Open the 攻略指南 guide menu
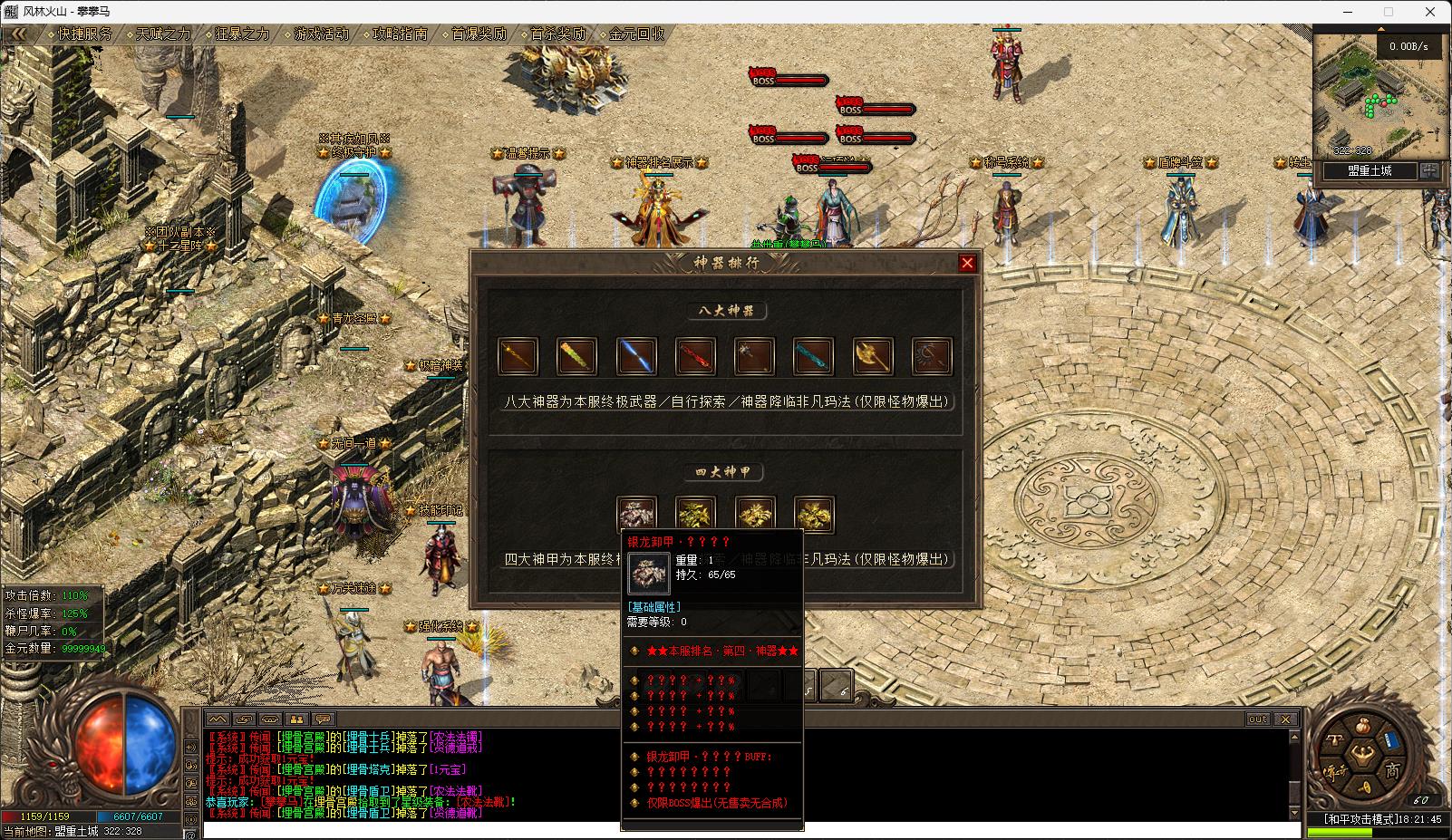 point(400,34)
